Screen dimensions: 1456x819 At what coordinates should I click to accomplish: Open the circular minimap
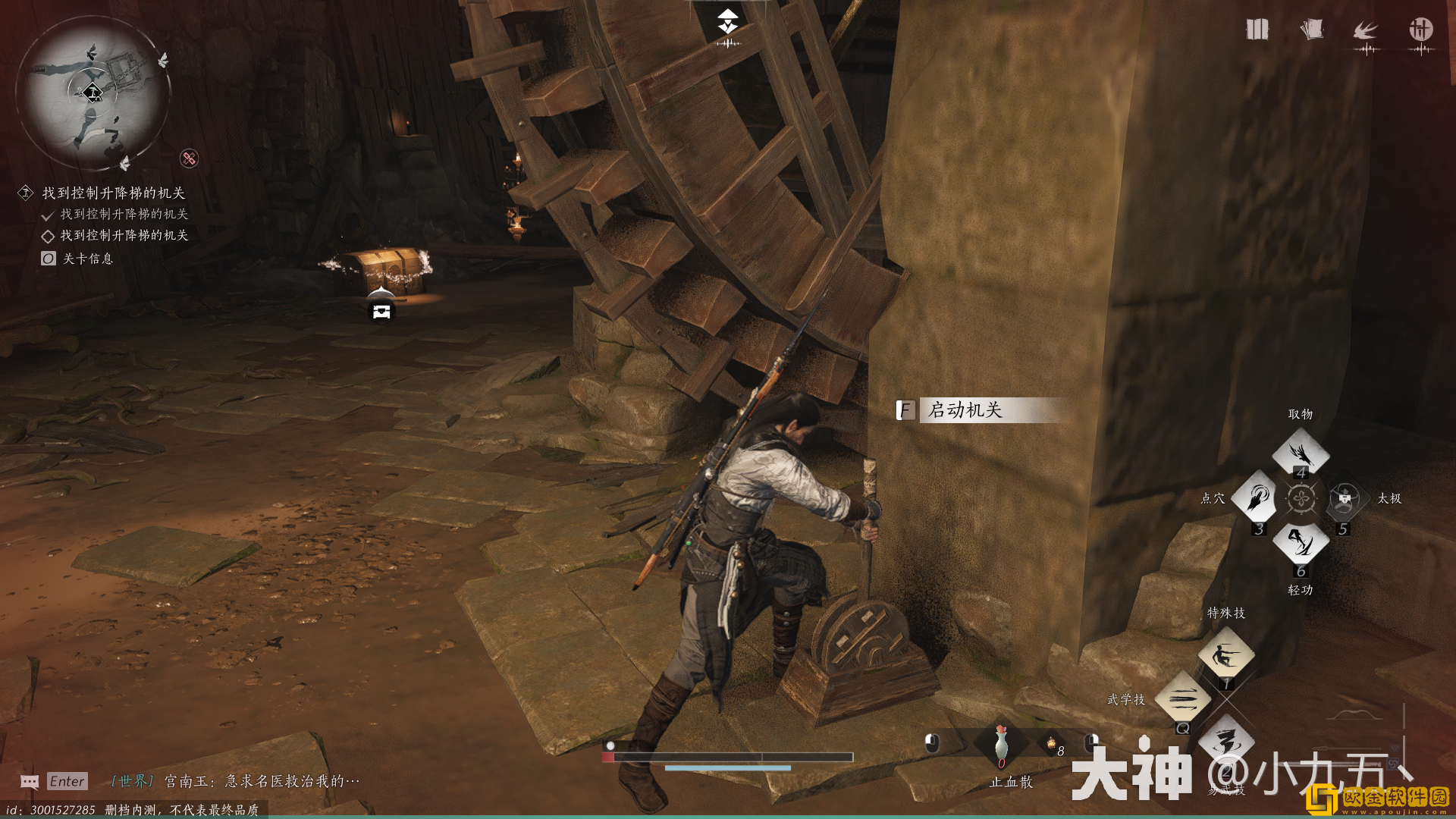click(93, 94)
